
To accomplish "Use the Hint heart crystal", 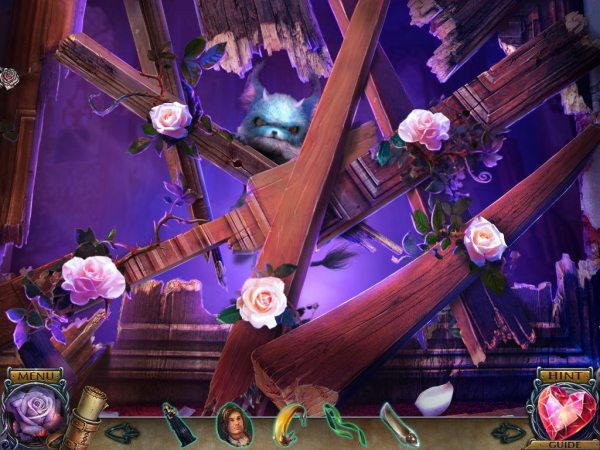I will click(562, 412).
